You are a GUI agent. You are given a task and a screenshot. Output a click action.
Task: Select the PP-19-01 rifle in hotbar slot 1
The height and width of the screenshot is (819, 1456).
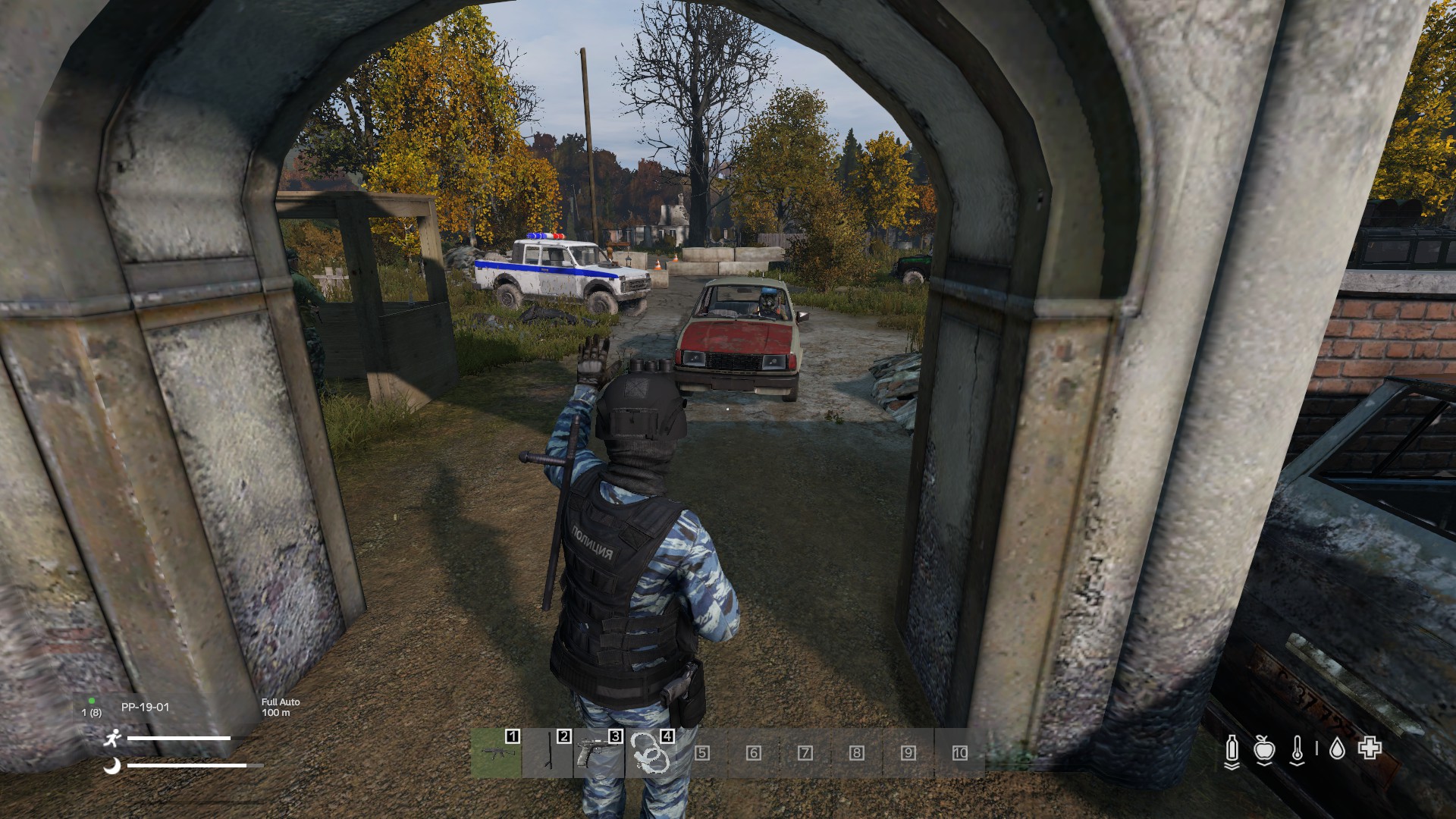[x=495, y=753]
